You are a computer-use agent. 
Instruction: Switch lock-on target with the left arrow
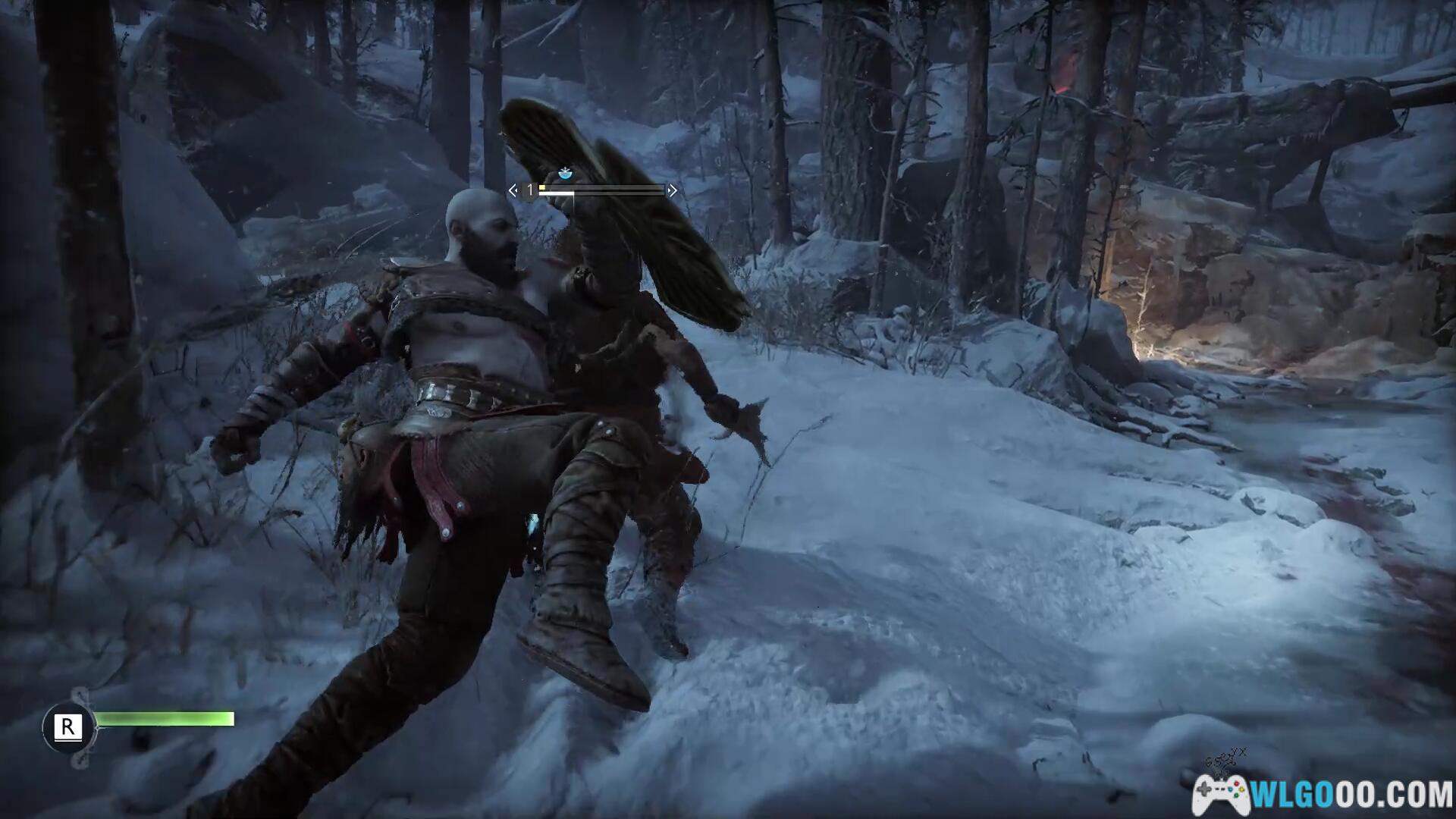coord(513,190)
